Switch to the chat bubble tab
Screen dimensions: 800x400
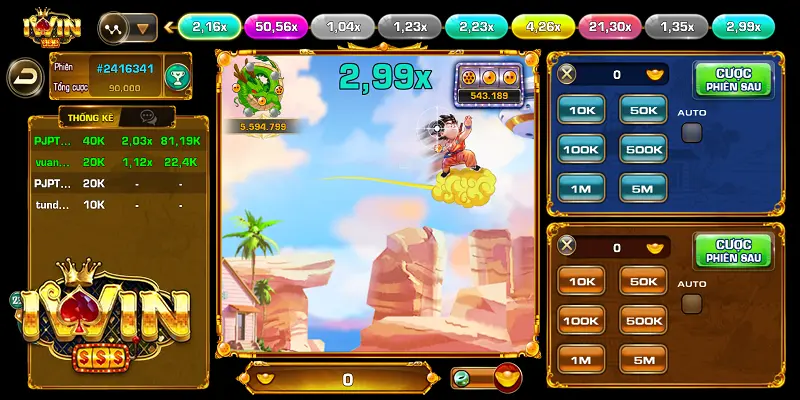click(x=147, y=117)
